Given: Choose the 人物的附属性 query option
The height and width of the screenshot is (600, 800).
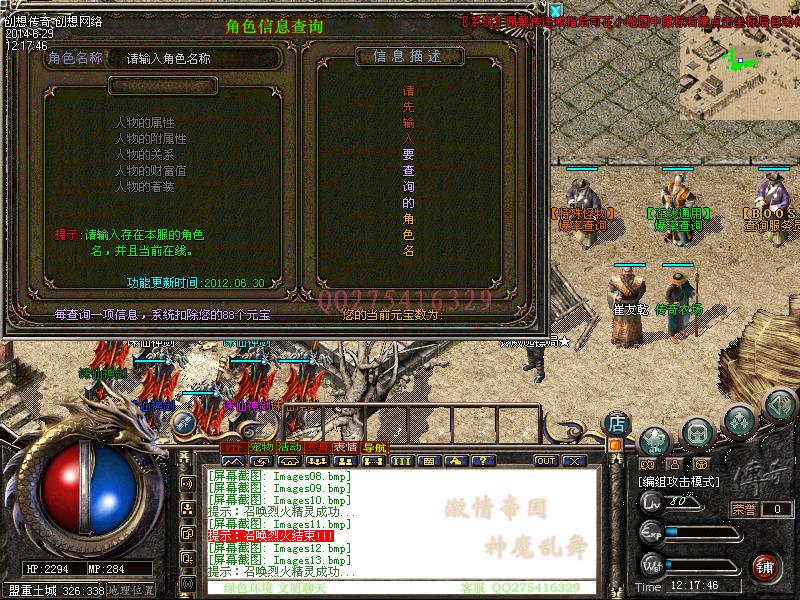Looking at the screenshot, I should tap(150, 139).
